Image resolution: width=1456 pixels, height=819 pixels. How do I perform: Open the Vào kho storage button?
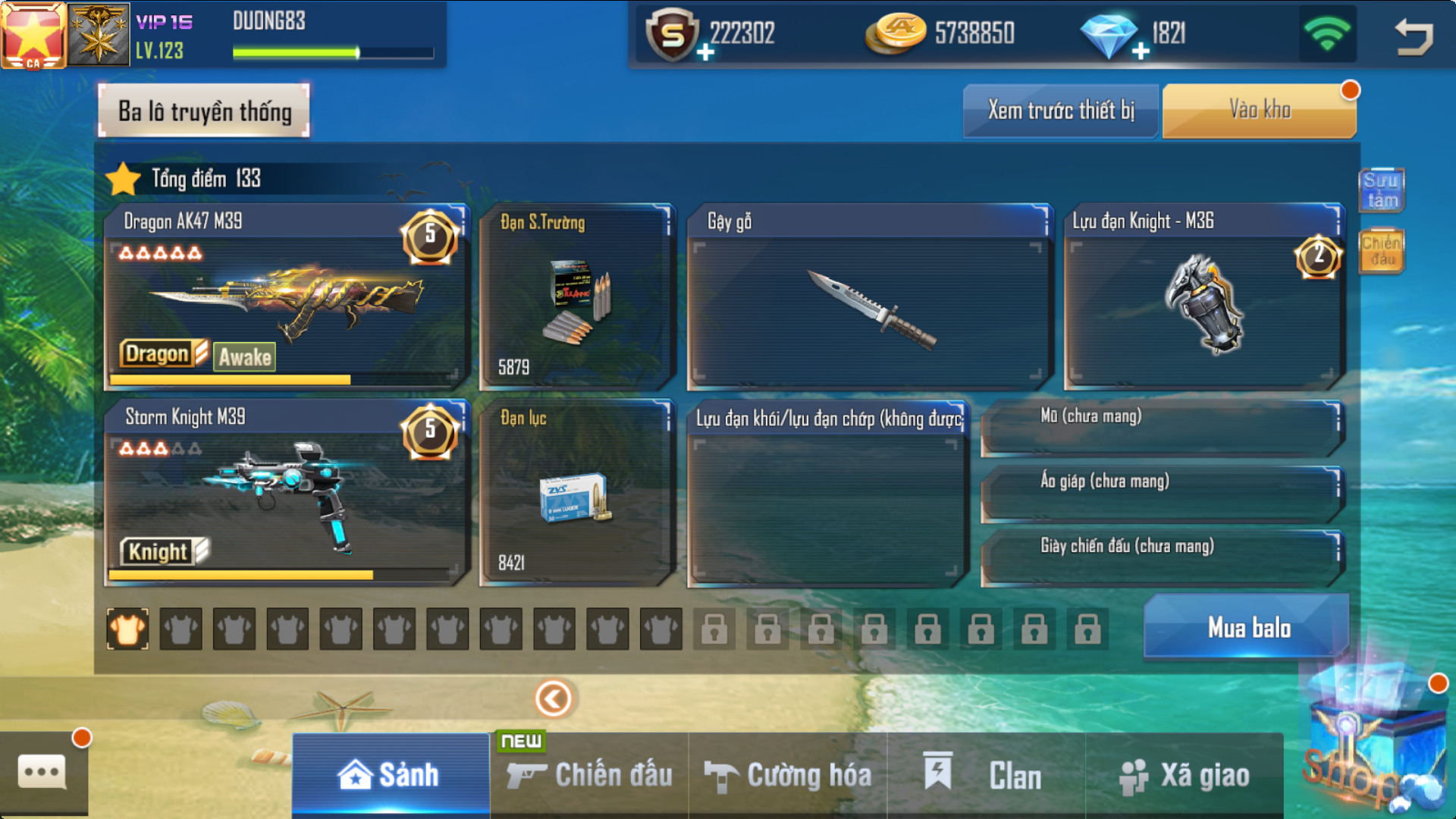1259,111
